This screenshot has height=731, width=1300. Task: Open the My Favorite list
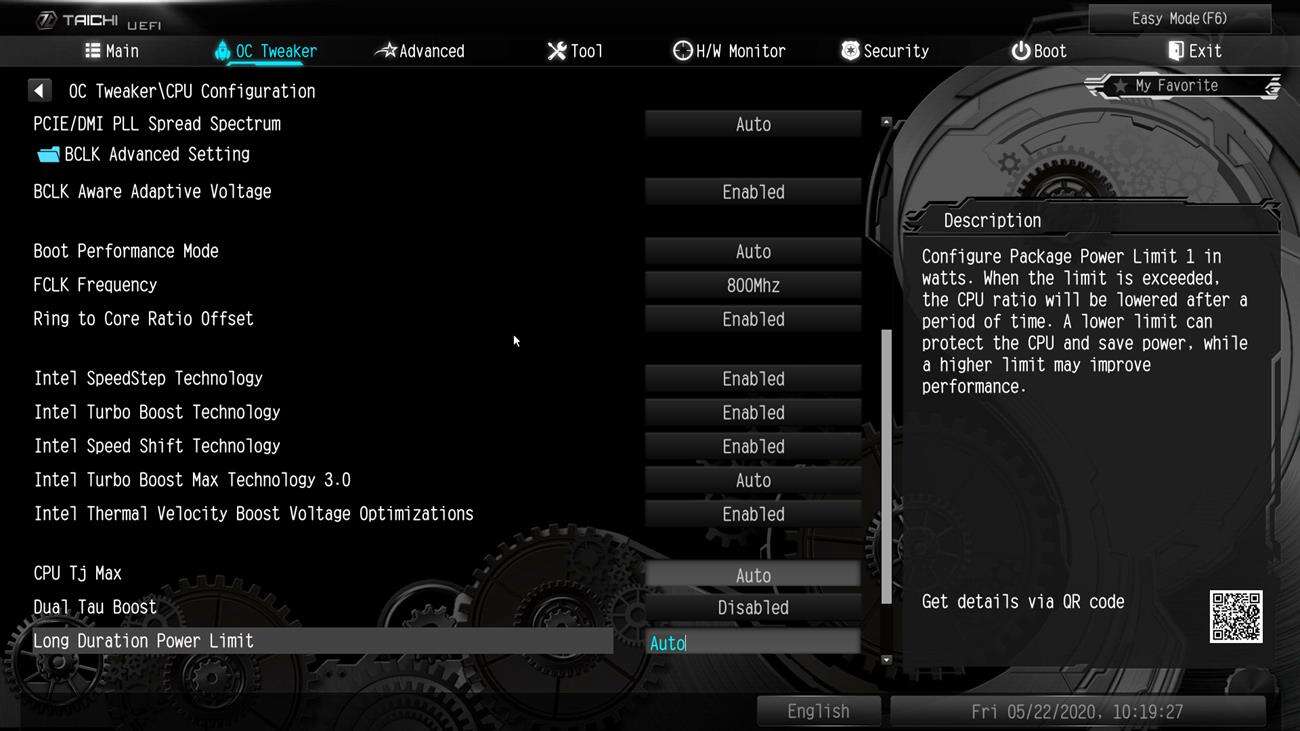point(1182,86)
